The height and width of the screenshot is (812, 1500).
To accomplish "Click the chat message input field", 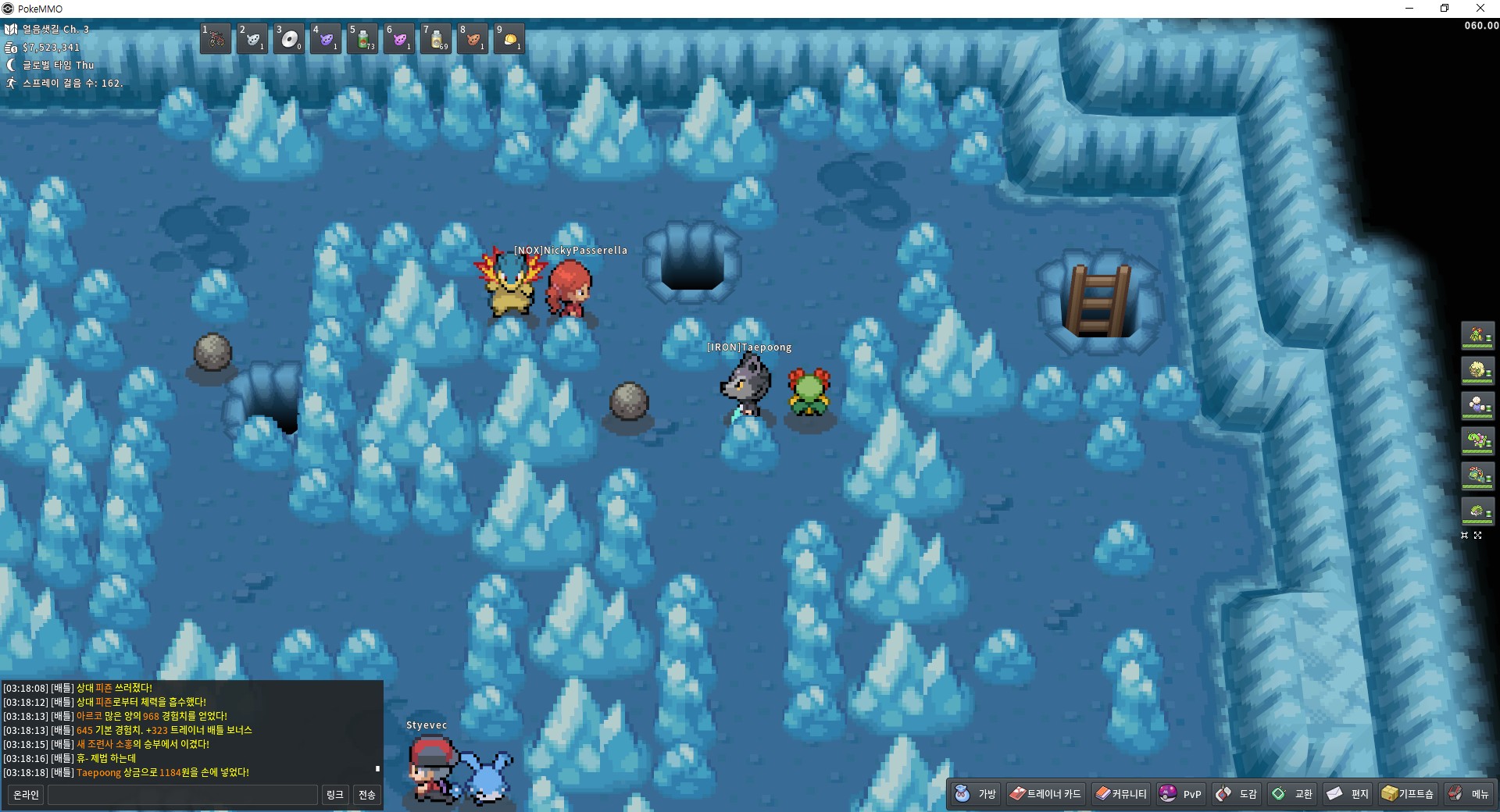I will [183, 795].
